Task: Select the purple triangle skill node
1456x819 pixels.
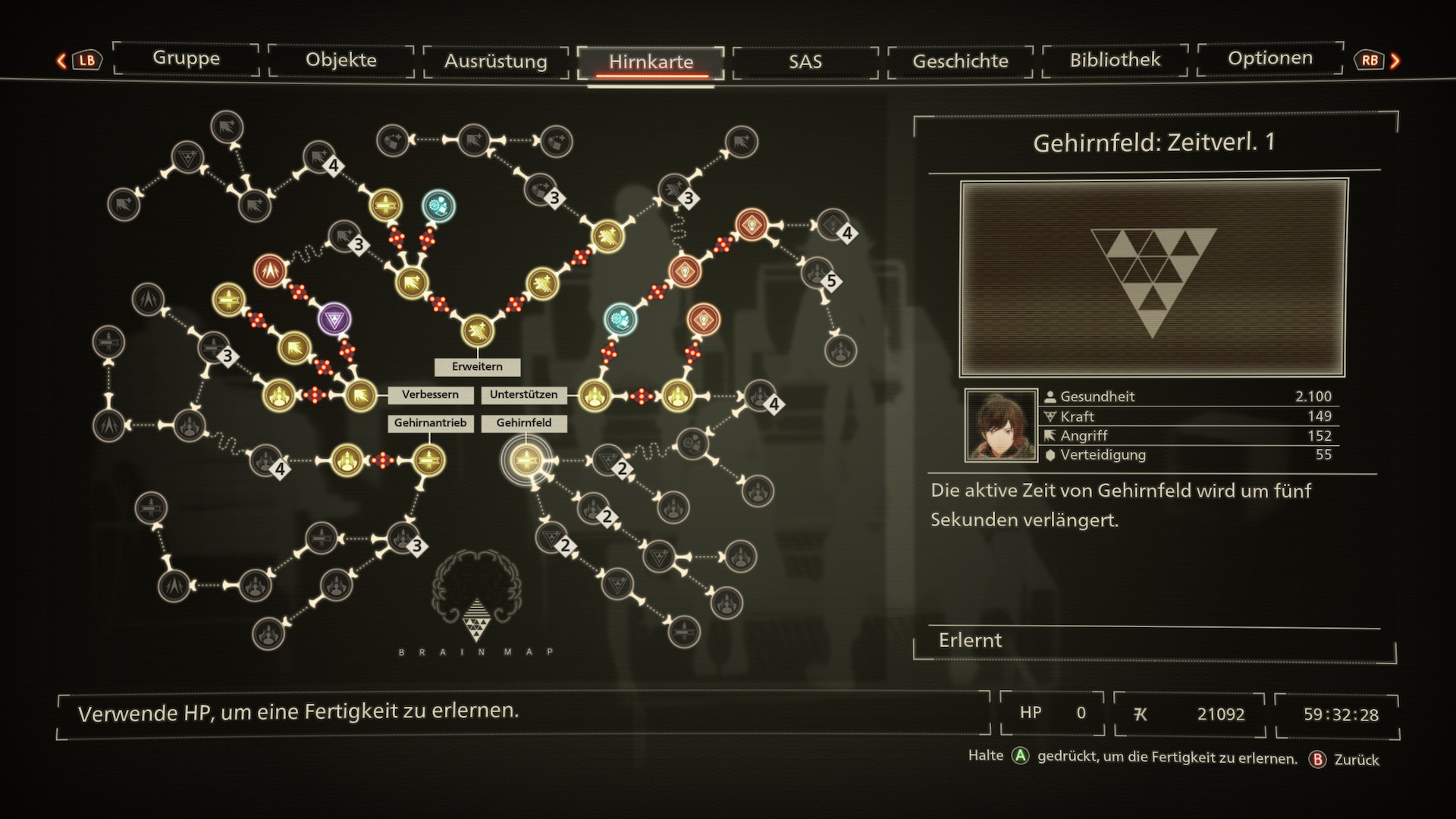Action: pos(334,319)
